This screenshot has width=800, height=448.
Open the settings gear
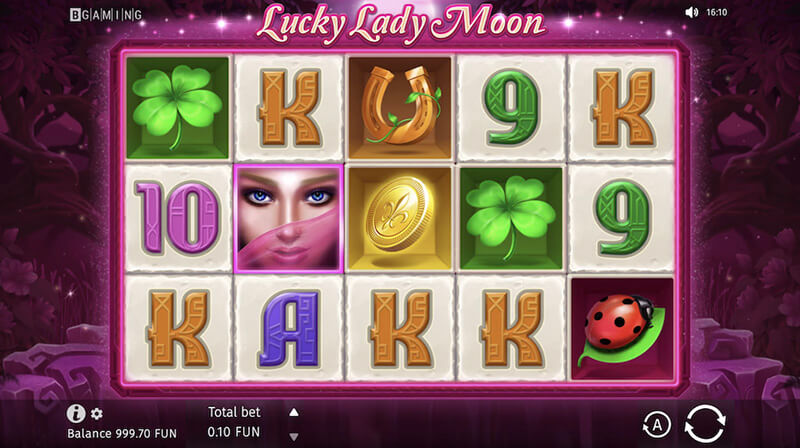click(x=97, y=413)
